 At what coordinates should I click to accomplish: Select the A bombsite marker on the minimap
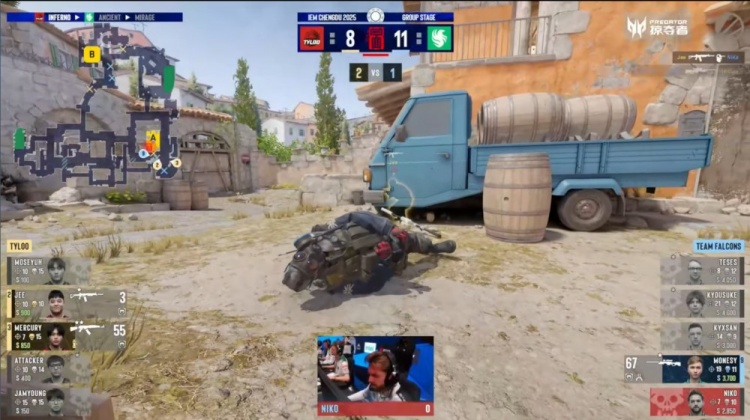tap(153, 136)
